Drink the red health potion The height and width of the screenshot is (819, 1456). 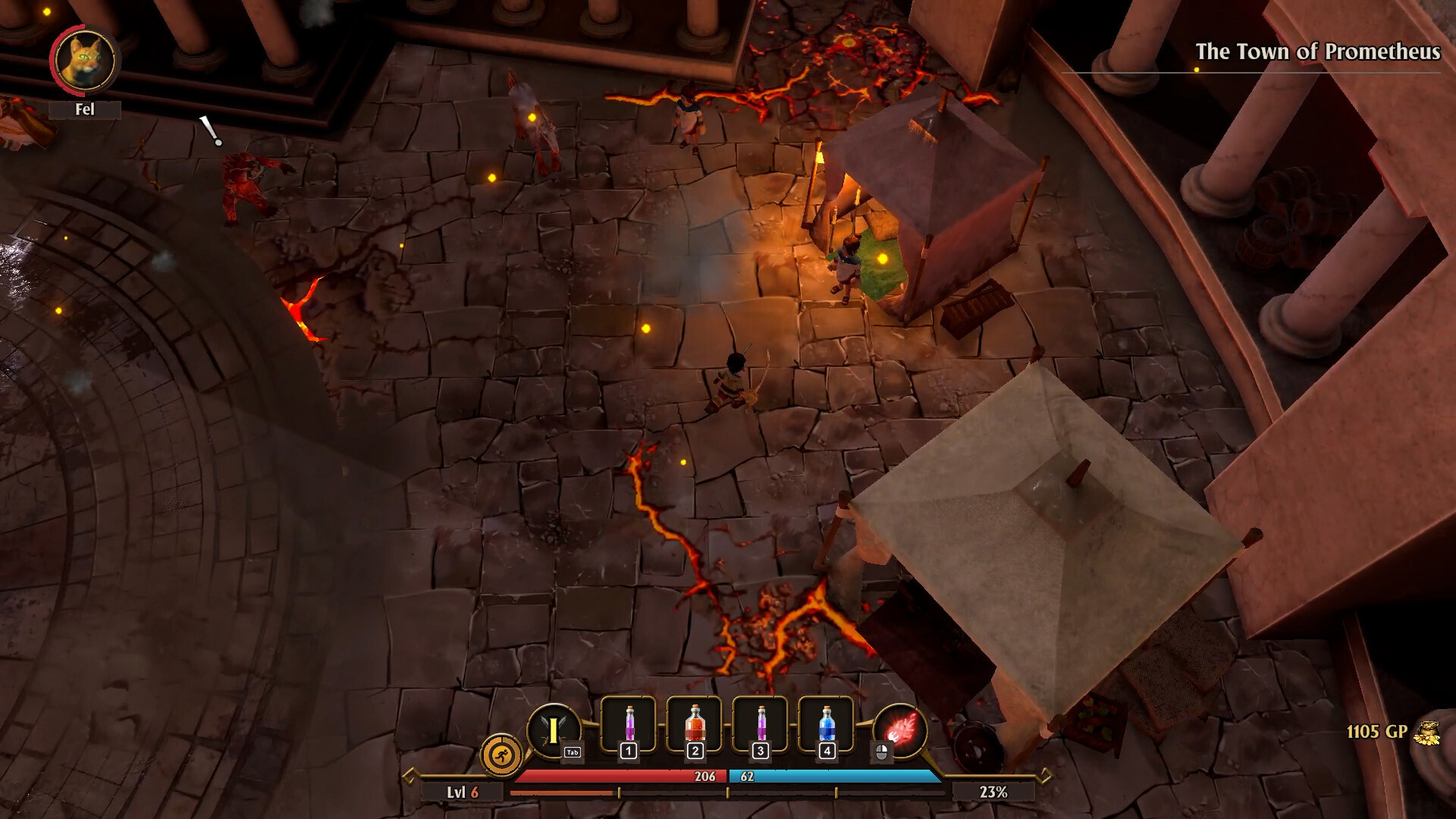click(695, 725)
